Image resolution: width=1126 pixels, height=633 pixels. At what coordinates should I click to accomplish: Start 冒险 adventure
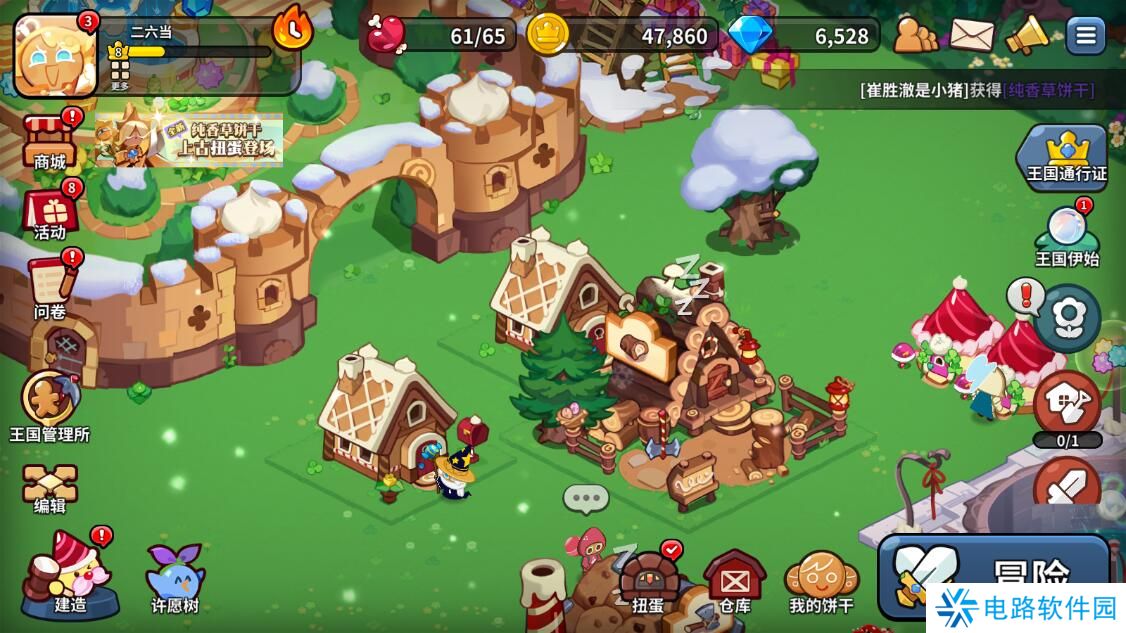click(x=995, y=575)
